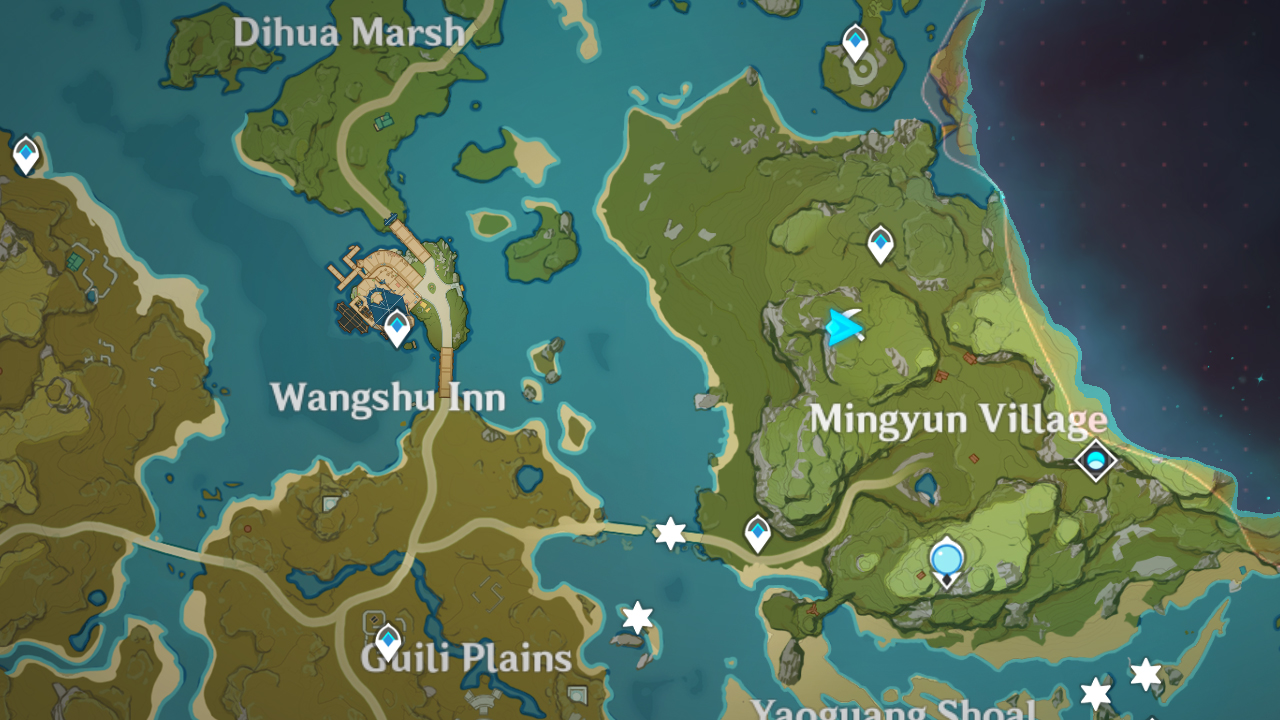1280x720 pixels.
Task: Open the teleport waypoint on the top-right island
Action: 855,40
